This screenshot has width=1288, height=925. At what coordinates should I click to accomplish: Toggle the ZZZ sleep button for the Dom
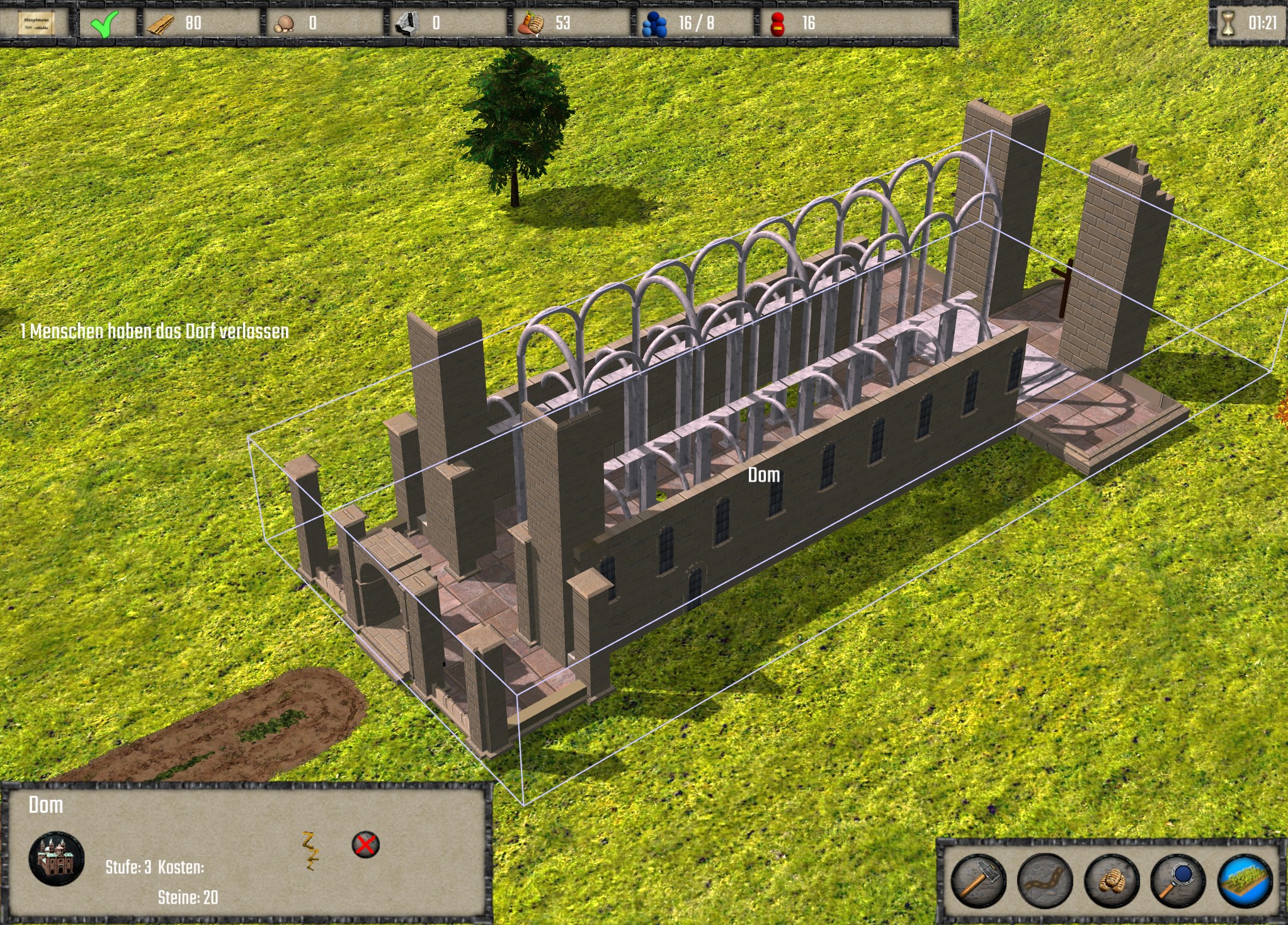coord(309,850)
